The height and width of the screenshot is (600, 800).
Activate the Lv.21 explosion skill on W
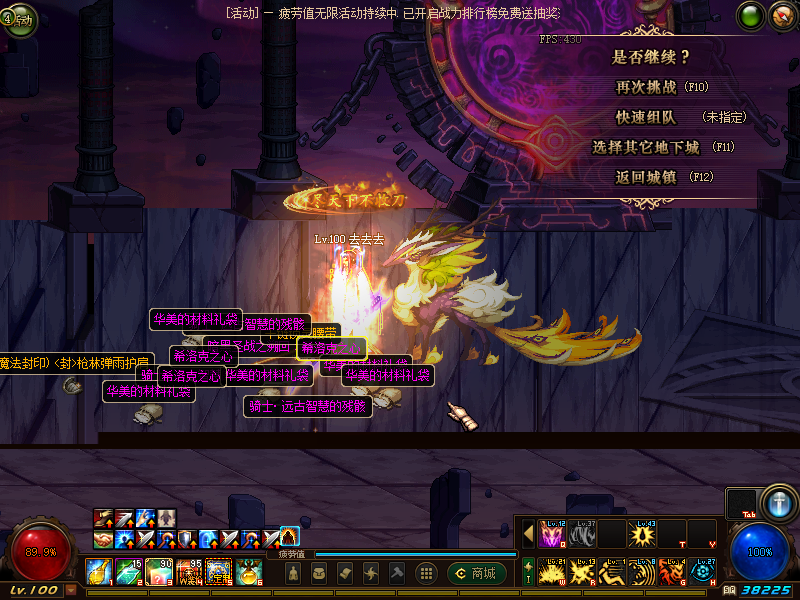(553, 571)
